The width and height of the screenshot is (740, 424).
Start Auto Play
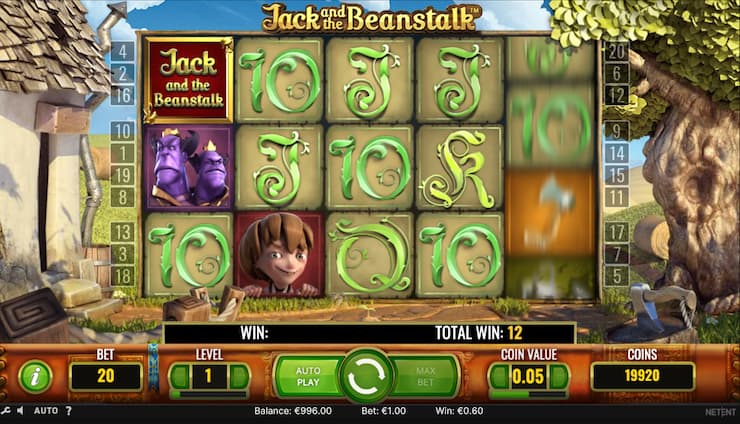pos(308,376)
